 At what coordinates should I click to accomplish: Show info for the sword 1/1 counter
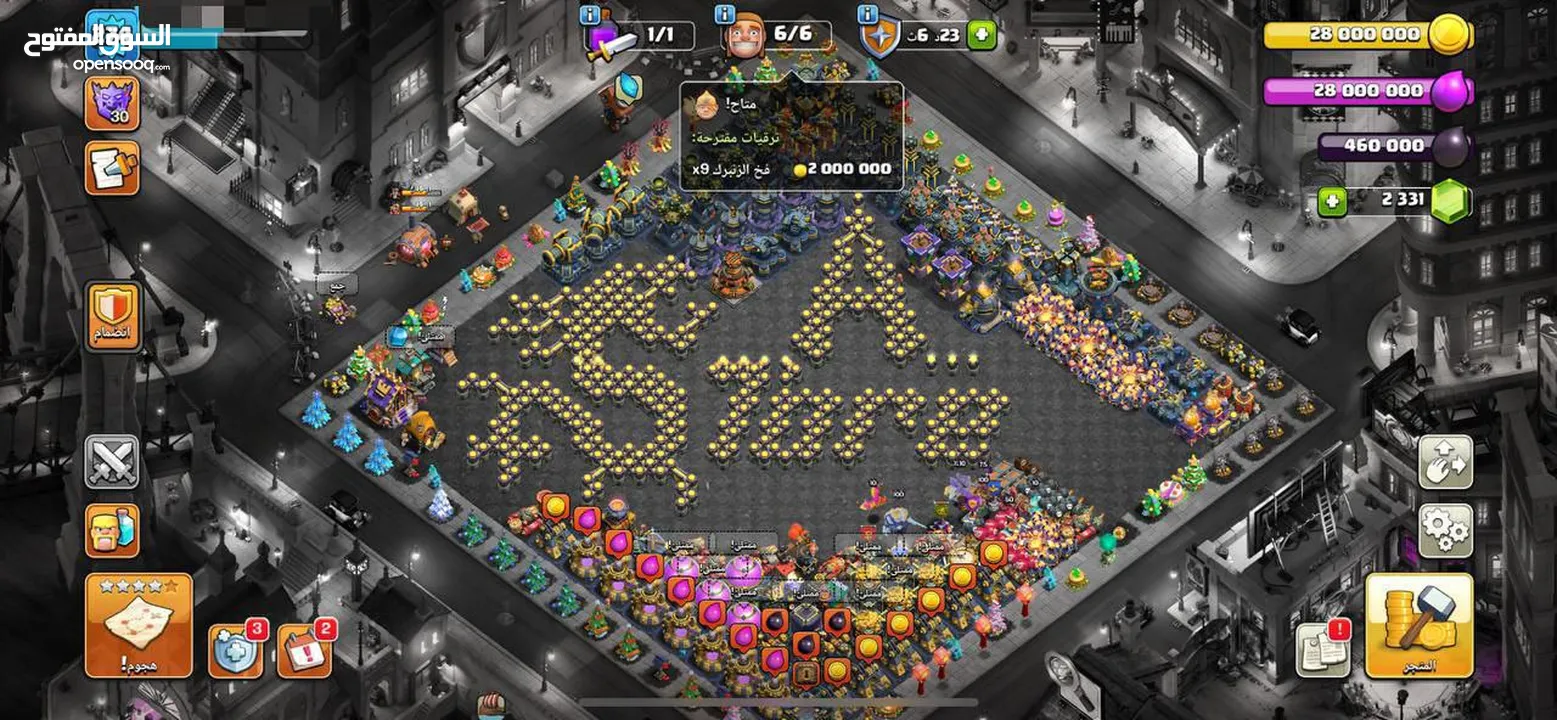591,14
